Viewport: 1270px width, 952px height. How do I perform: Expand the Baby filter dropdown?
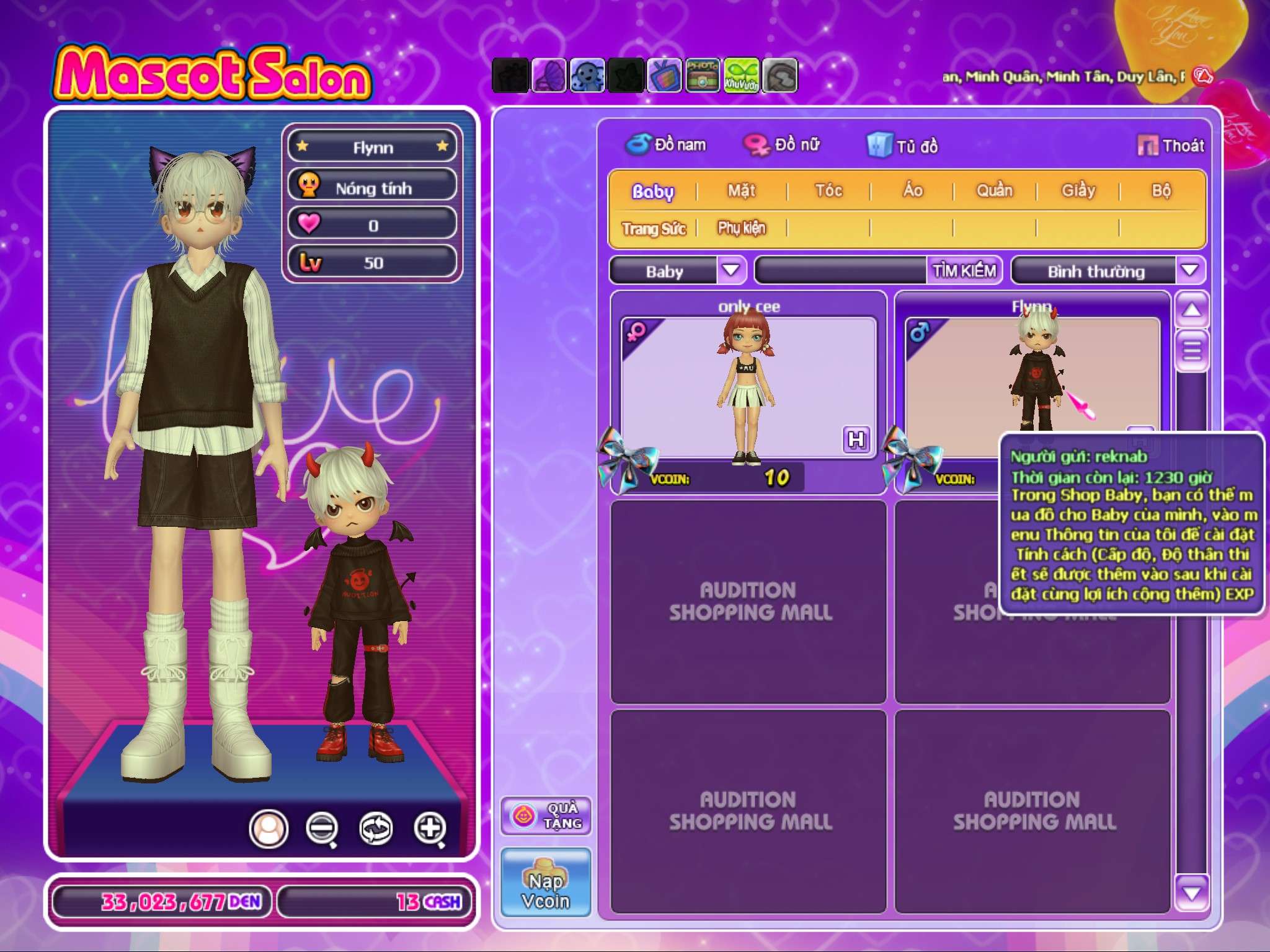tap(731, 270)
